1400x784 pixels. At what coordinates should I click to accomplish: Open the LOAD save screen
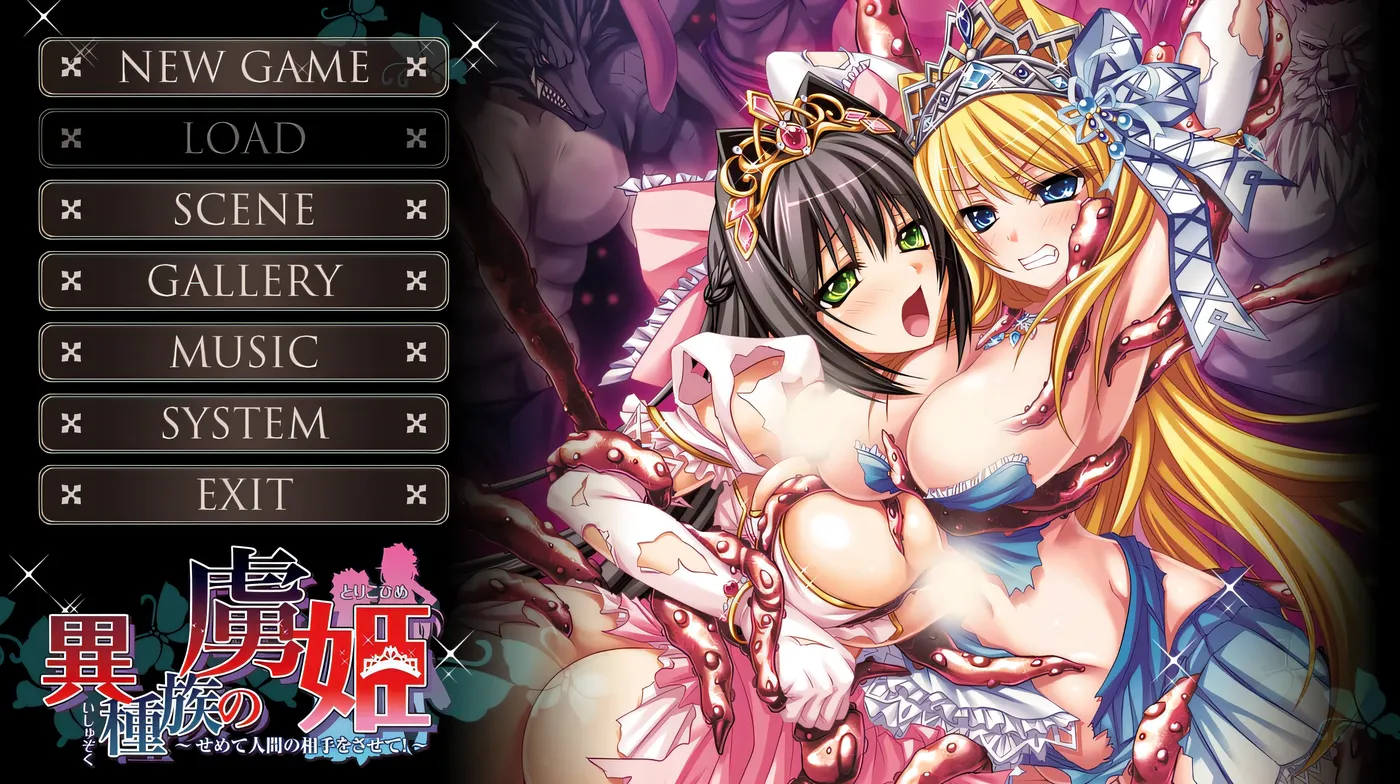[x=241, y=140]
